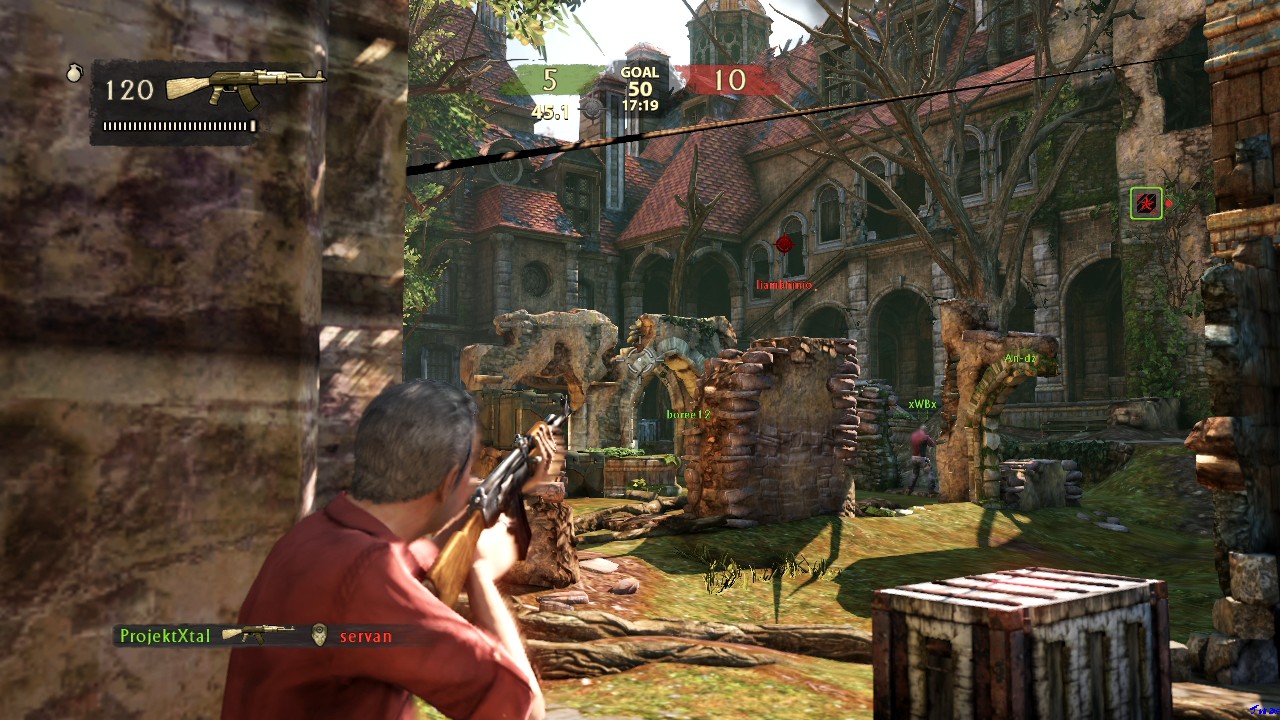Viewport: 1280px width, 720px height.
Task: Click the ammo gauge bar under the 120 count
Action: click(178, 127)
